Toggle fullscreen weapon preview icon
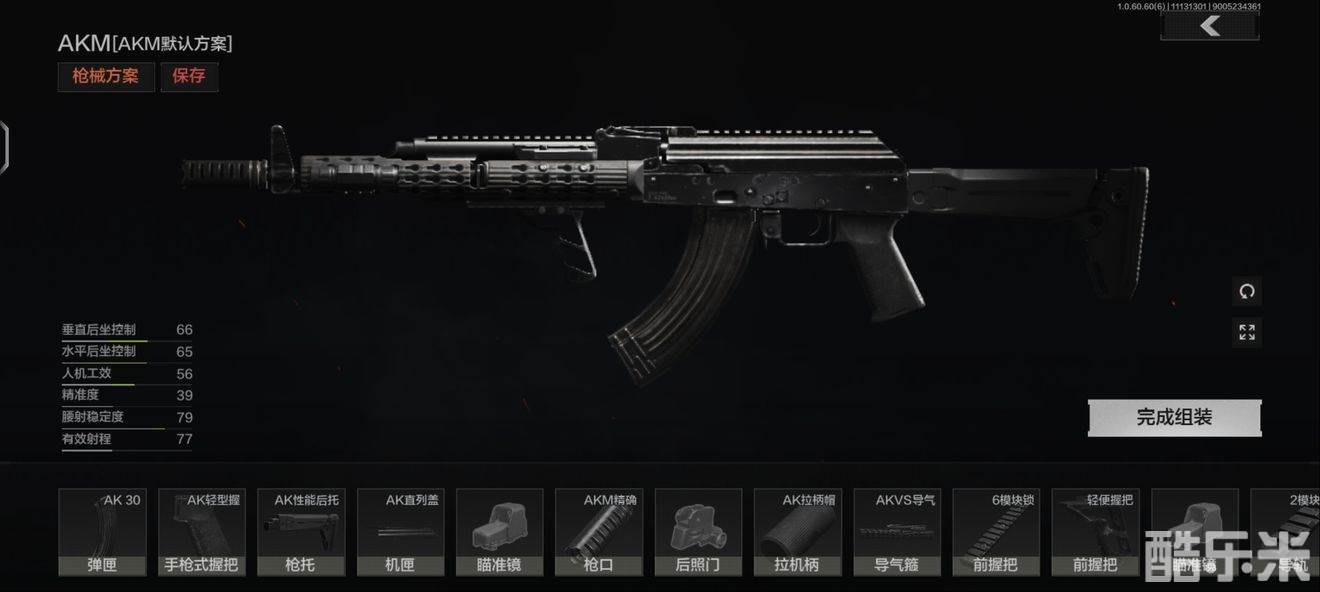Screen dimensions: 1320x592 point(1246,332)
